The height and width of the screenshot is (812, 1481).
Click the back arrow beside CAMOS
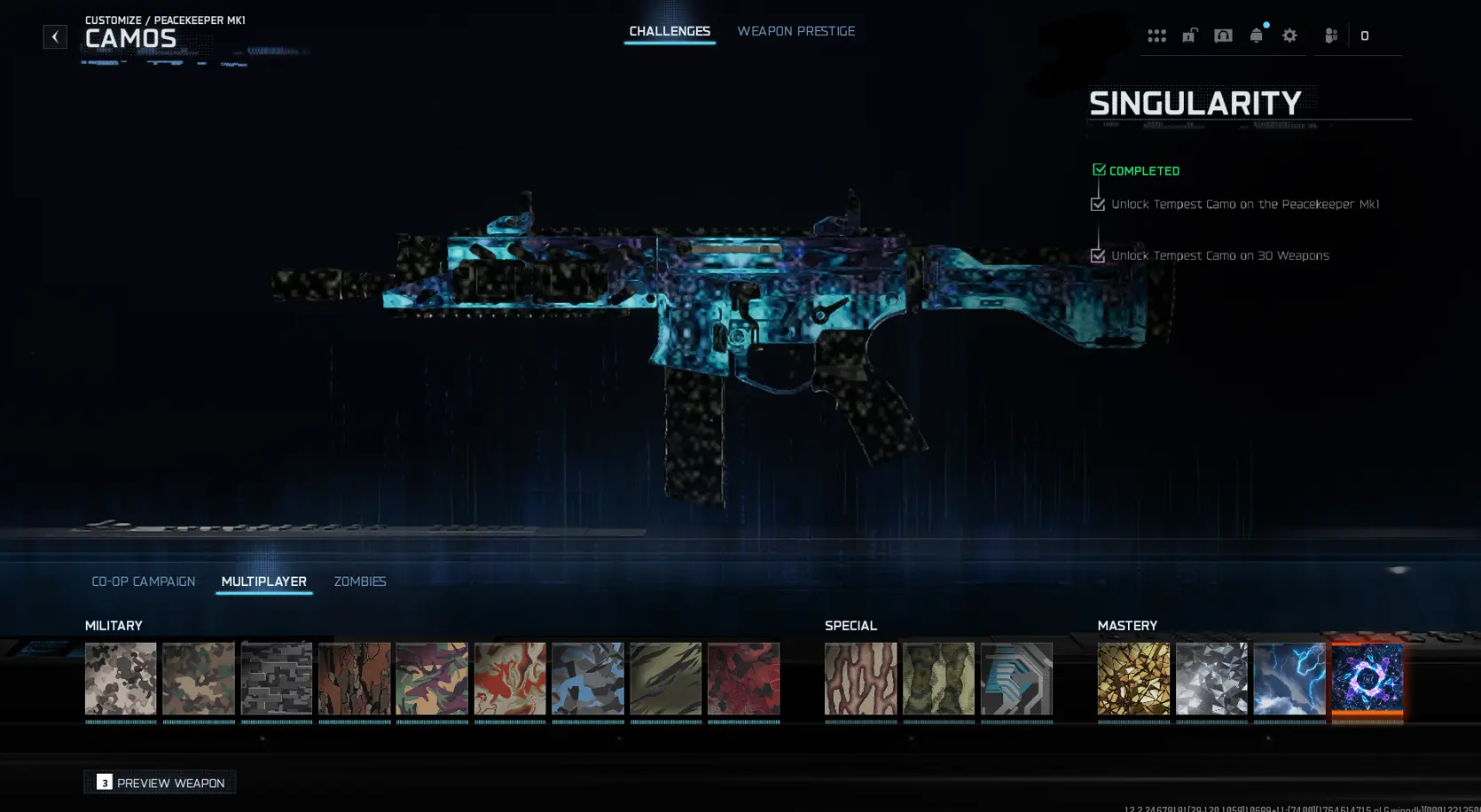pyautogui.click(x=55, y=36)
